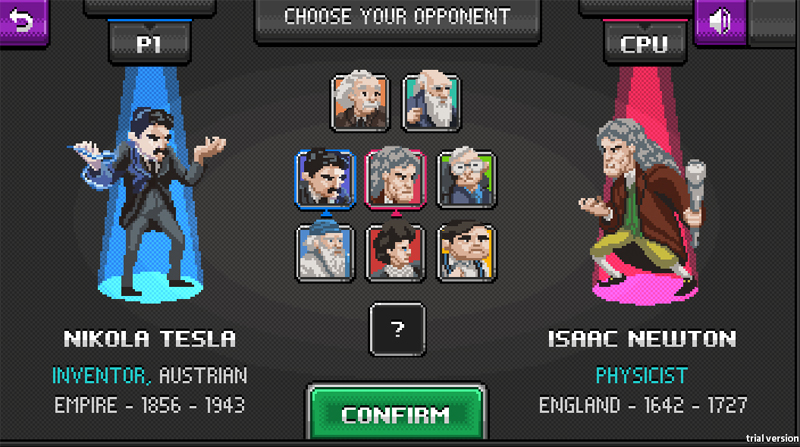Choose the Stephen Hawking portrait with glasses
Screen dimensions: 800x447
coord(466,178)
